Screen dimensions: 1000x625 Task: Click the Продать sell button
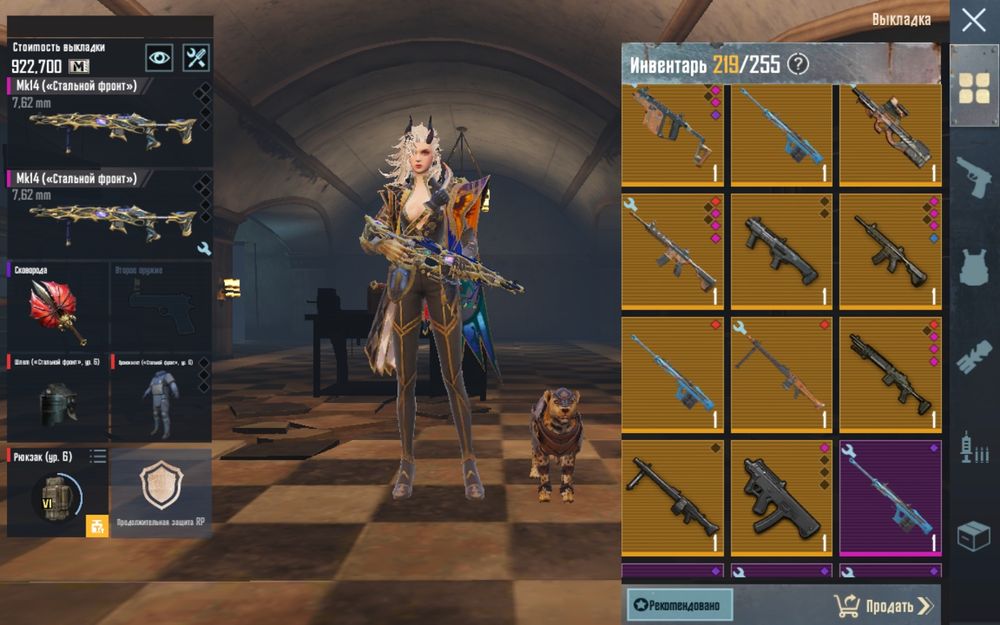tap(883, 605)
